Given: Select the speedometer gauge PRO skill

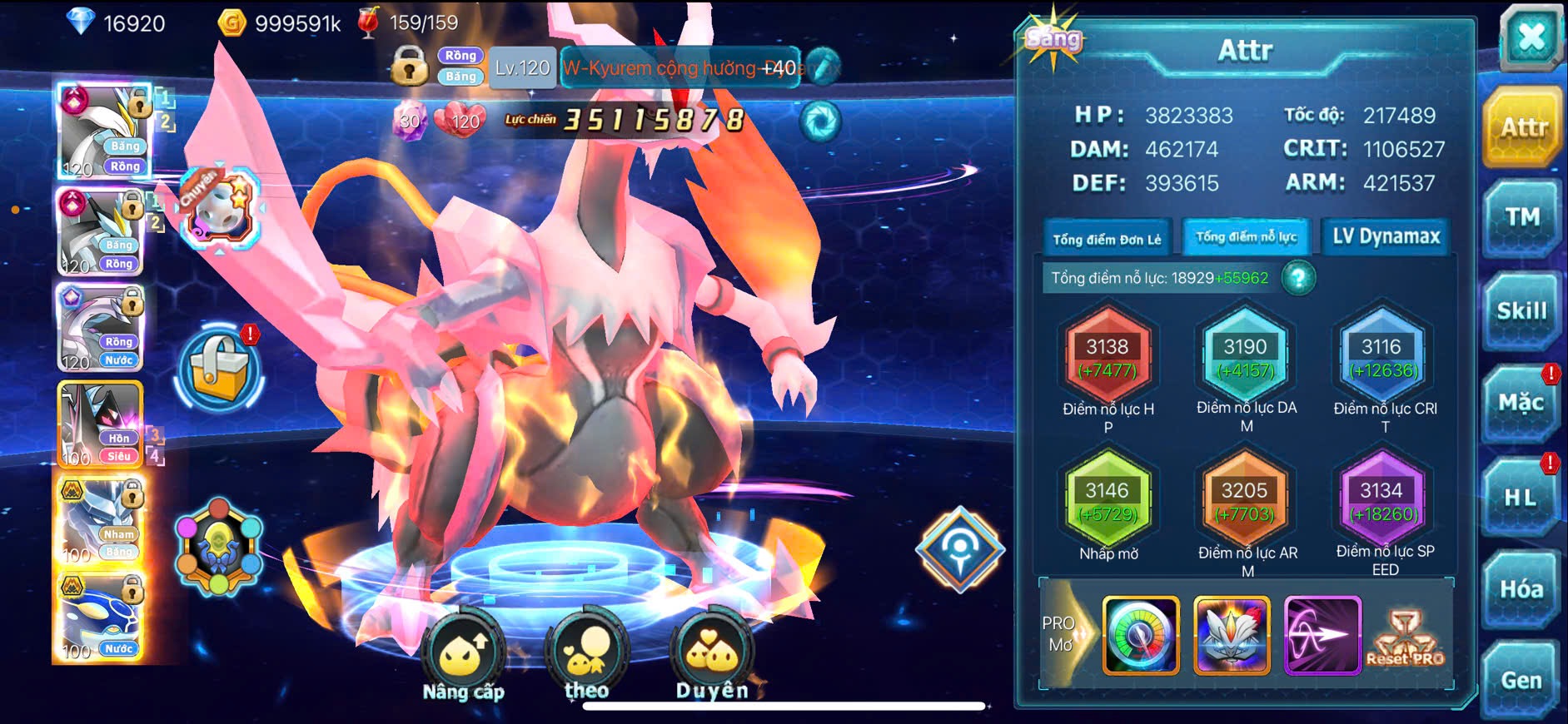Looking at the screenshot, I should [1141, 636].
